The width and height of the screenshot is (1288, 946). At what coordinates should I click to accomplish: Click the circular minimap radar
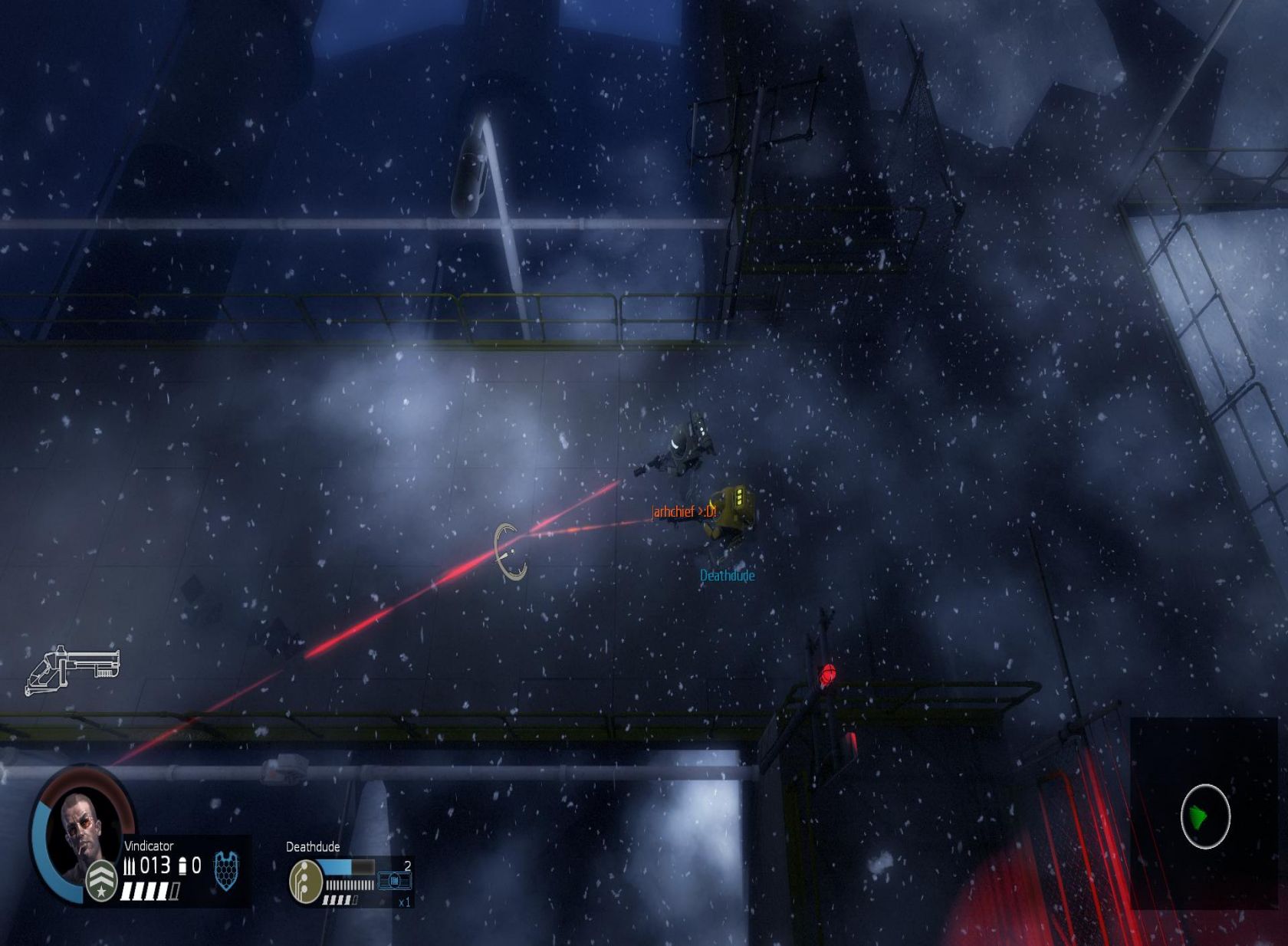(x=1204, y=816)
